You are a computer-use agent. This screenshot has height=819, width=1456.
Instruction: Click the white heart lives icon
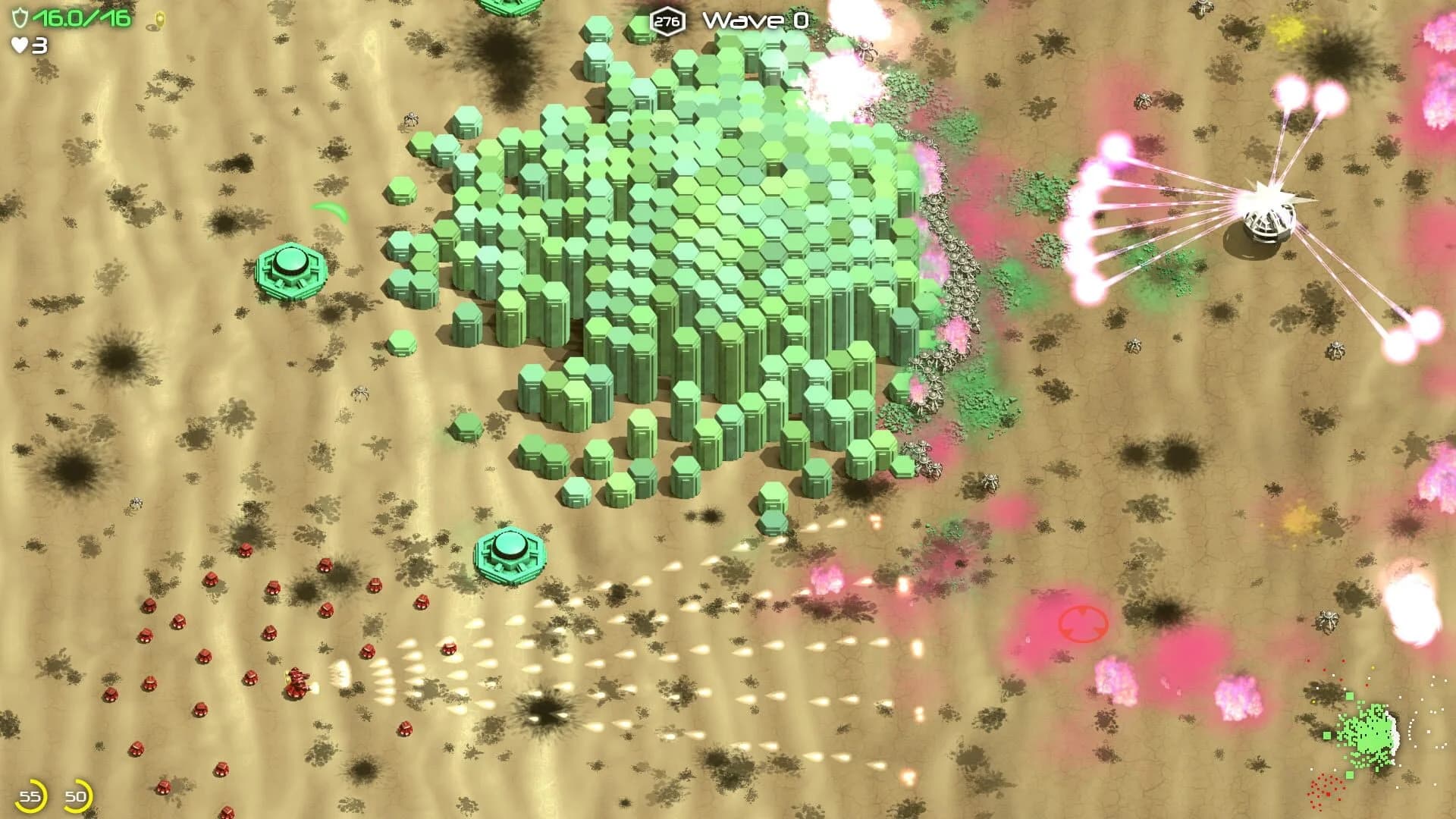pos(19,47)
